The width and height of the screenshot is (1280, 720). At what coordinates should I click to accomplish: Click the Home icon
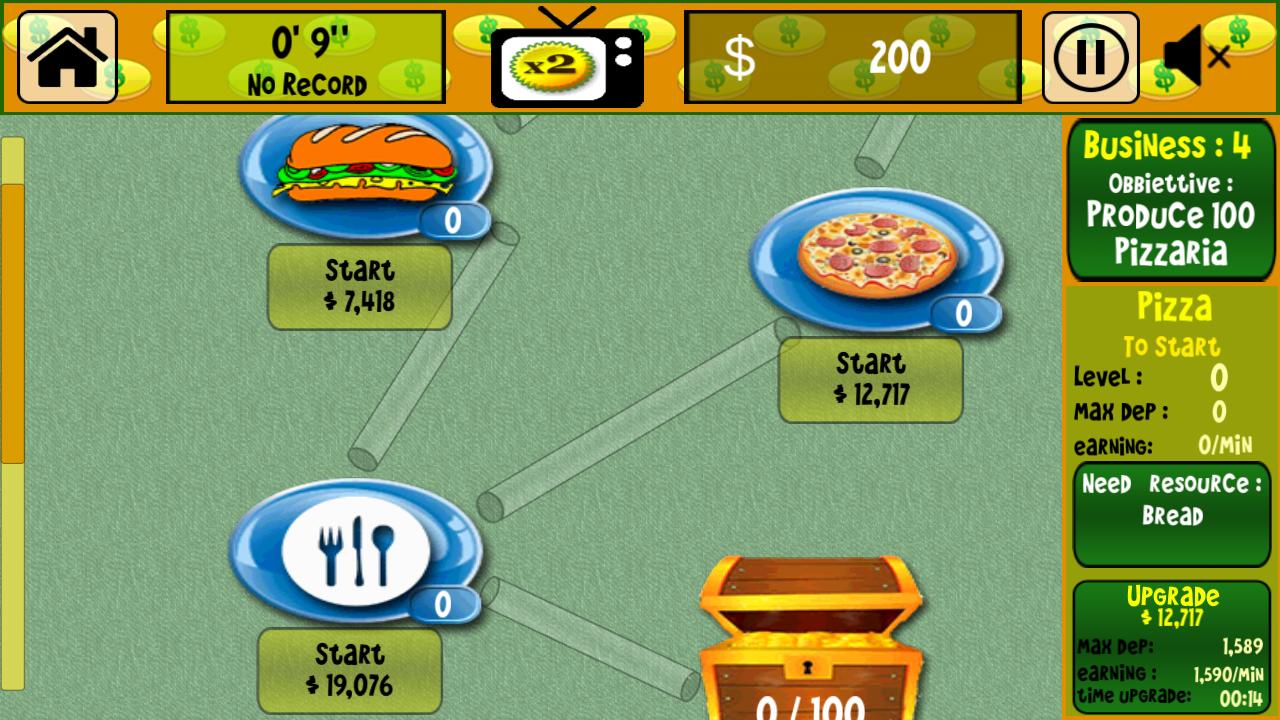(66, 55)
